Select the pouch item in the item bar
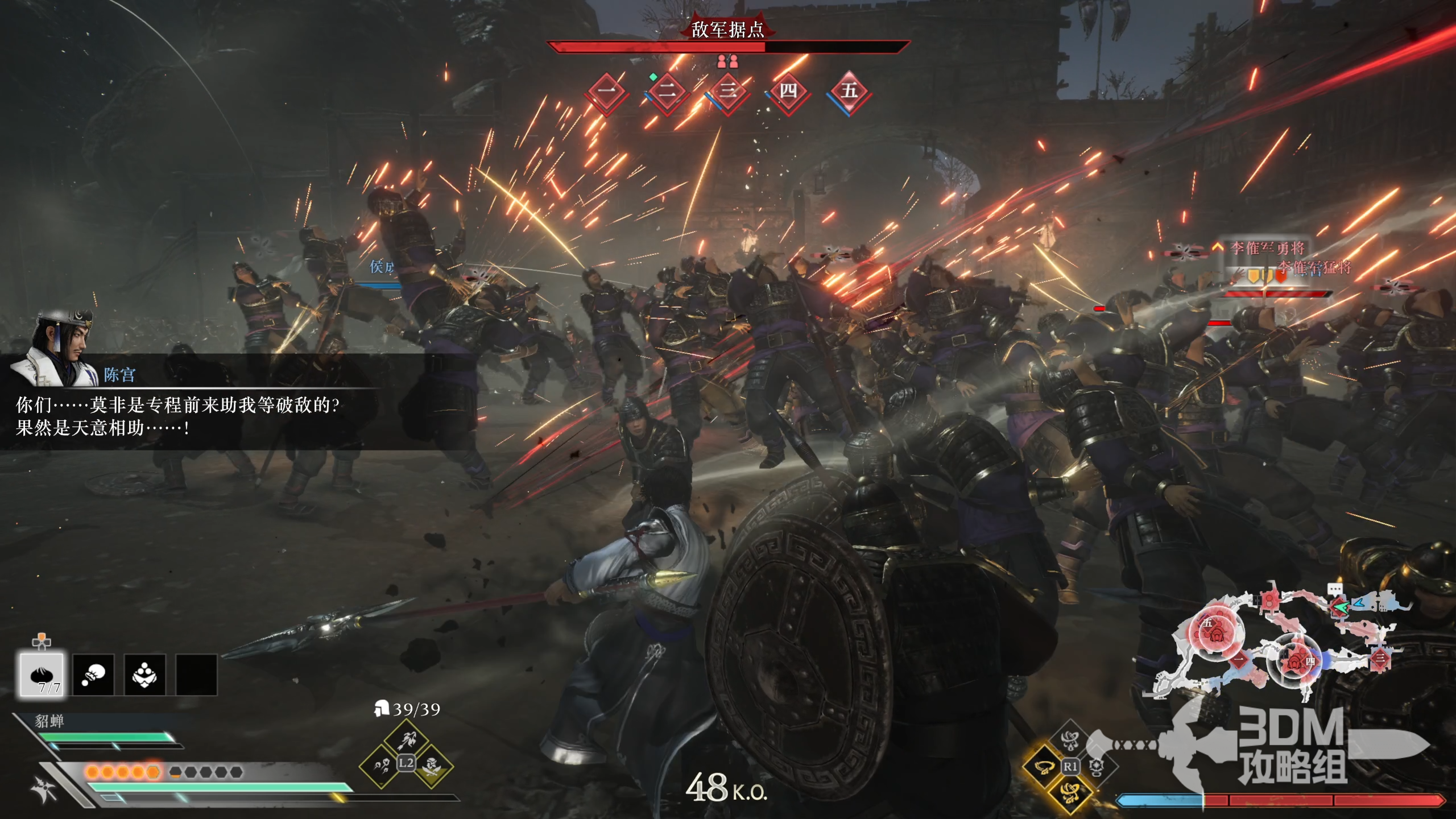The width and height of the screenshot is (1456, 819). click(x=93, y=675)
